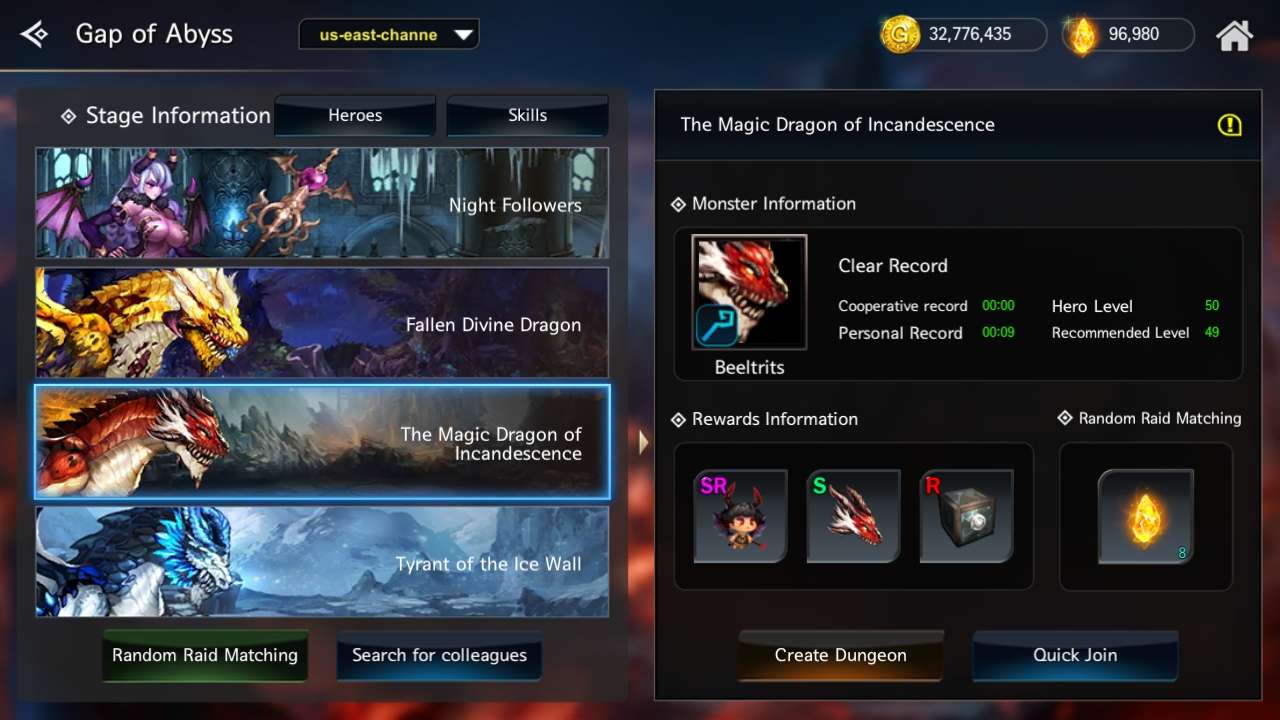Start Random Raid Matching

tap(204, 655)
